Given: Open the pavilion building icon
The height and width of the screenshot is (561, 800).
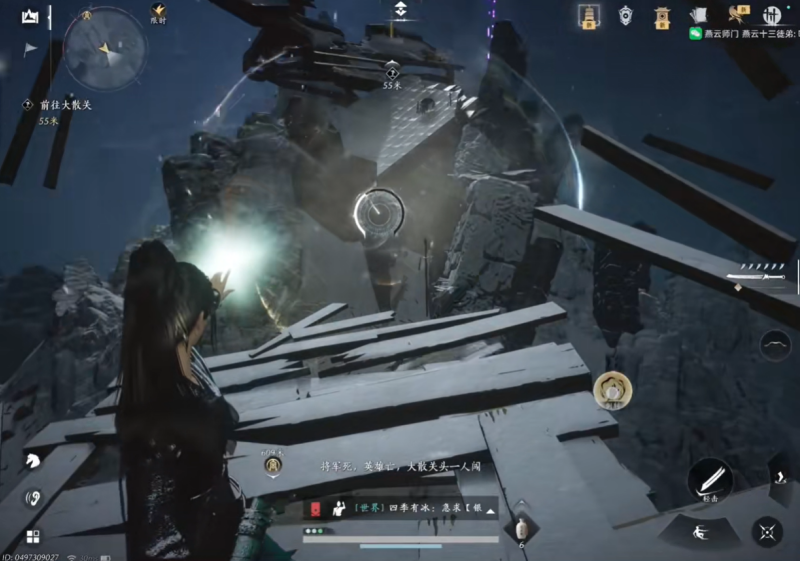Looking at the screenshot, I should (662, 15).
